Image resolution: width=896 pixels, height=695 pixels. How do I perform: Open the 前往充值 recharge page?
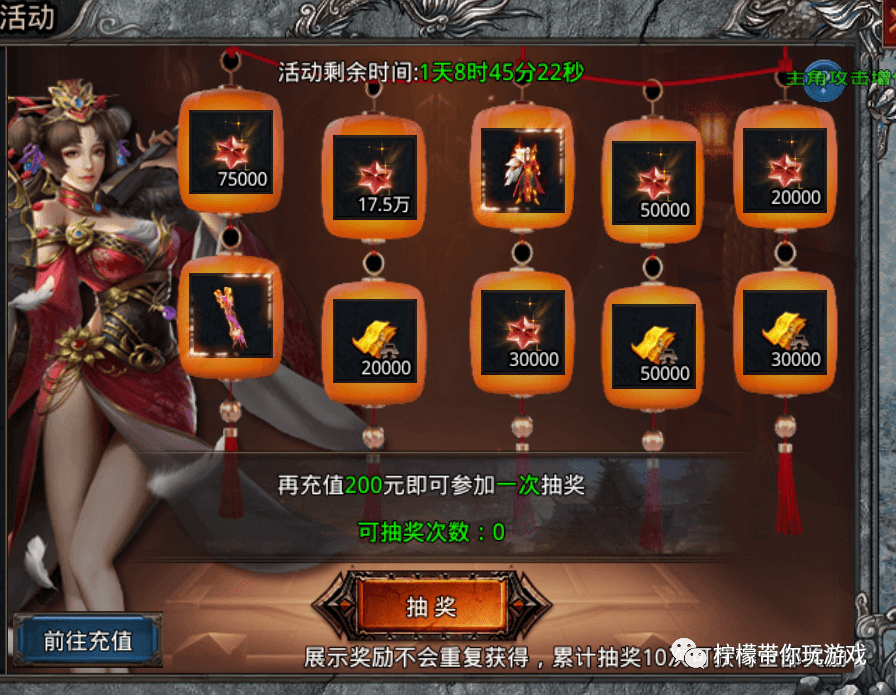point(88,640)
